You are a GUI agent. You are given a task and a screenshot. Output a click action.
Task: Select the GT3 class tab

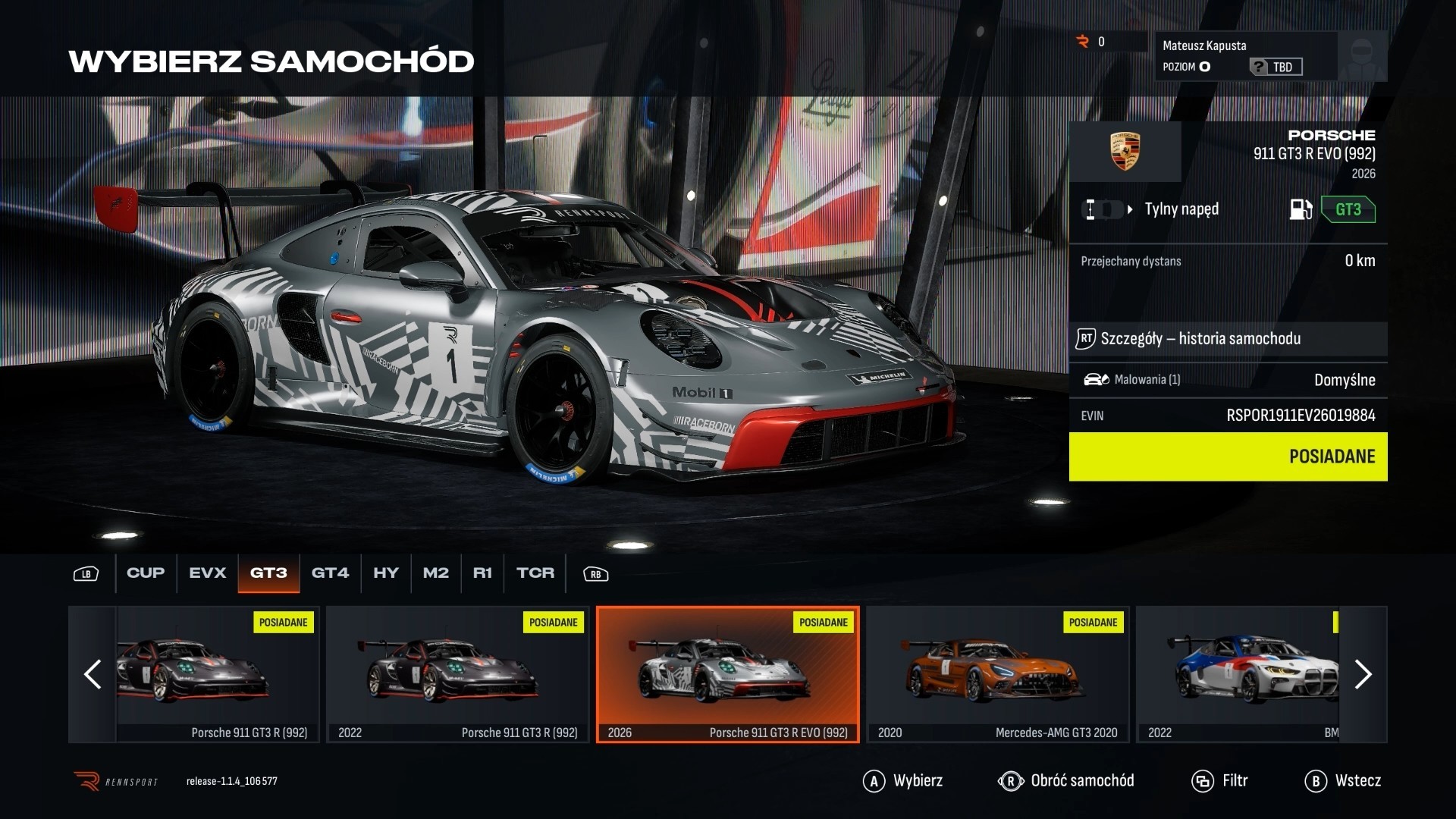pyautogui.click(x=268, y=573)
